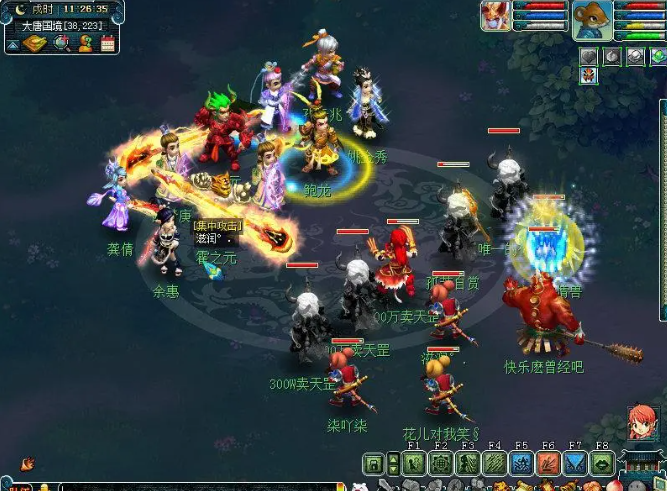Click the magnifying glass search icon
667x491 pixels.
pos(60,43)
